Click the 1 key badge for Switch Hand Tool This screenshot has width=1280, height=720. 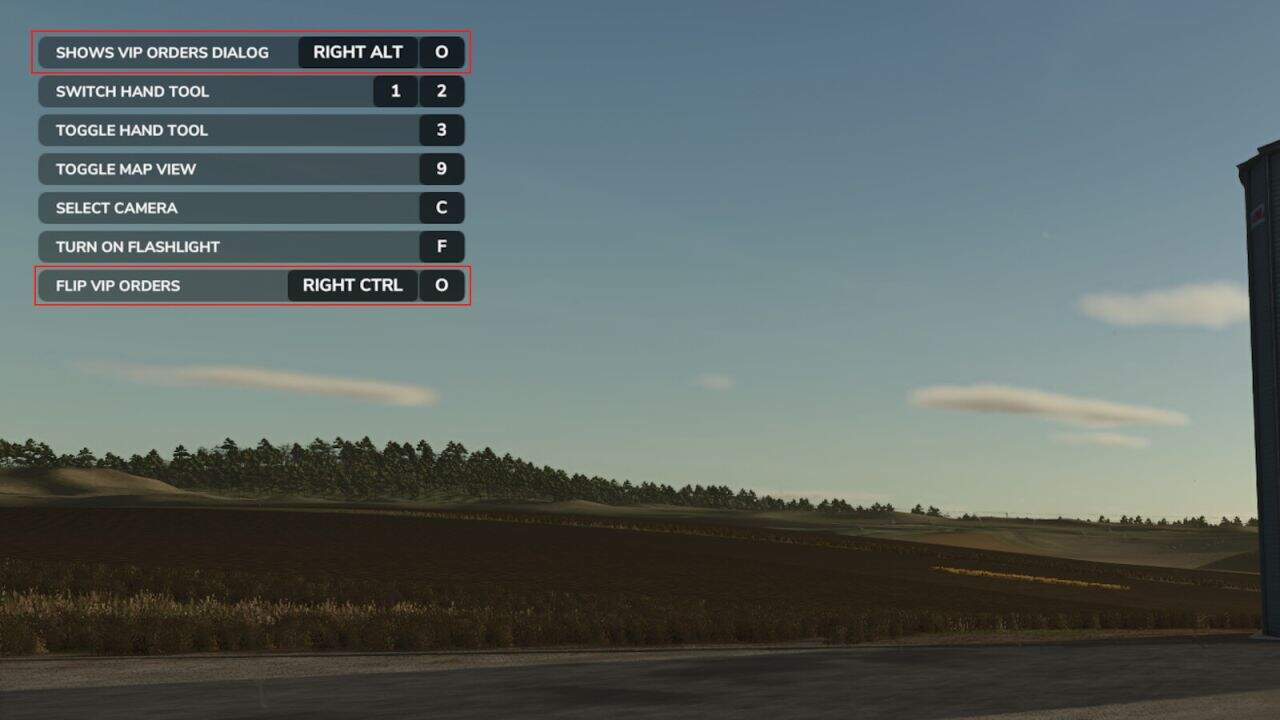pyautogui.click(x=396, y=91)
